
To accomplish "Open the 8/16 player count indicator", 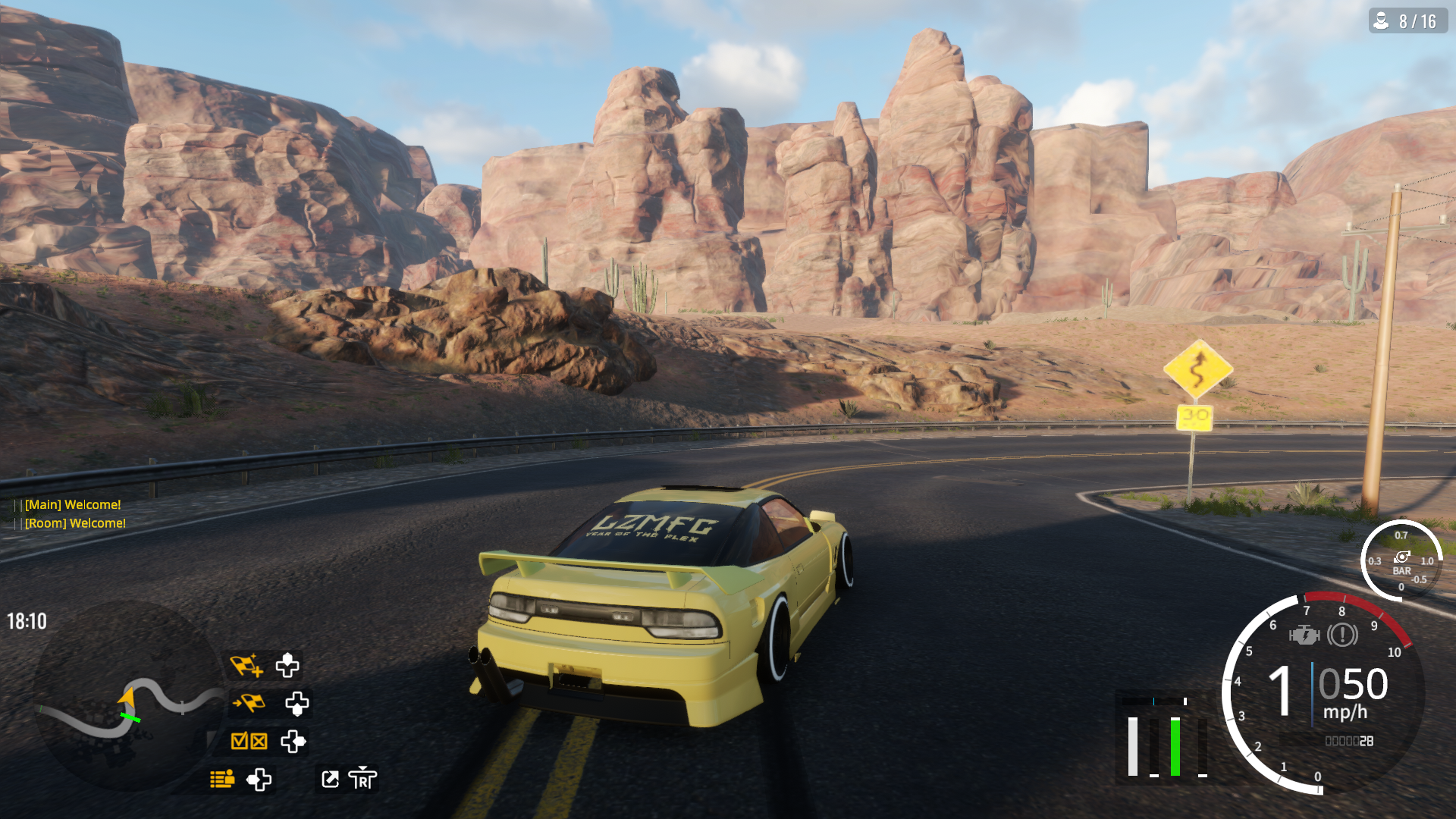I will click(x=1407, y=21).
